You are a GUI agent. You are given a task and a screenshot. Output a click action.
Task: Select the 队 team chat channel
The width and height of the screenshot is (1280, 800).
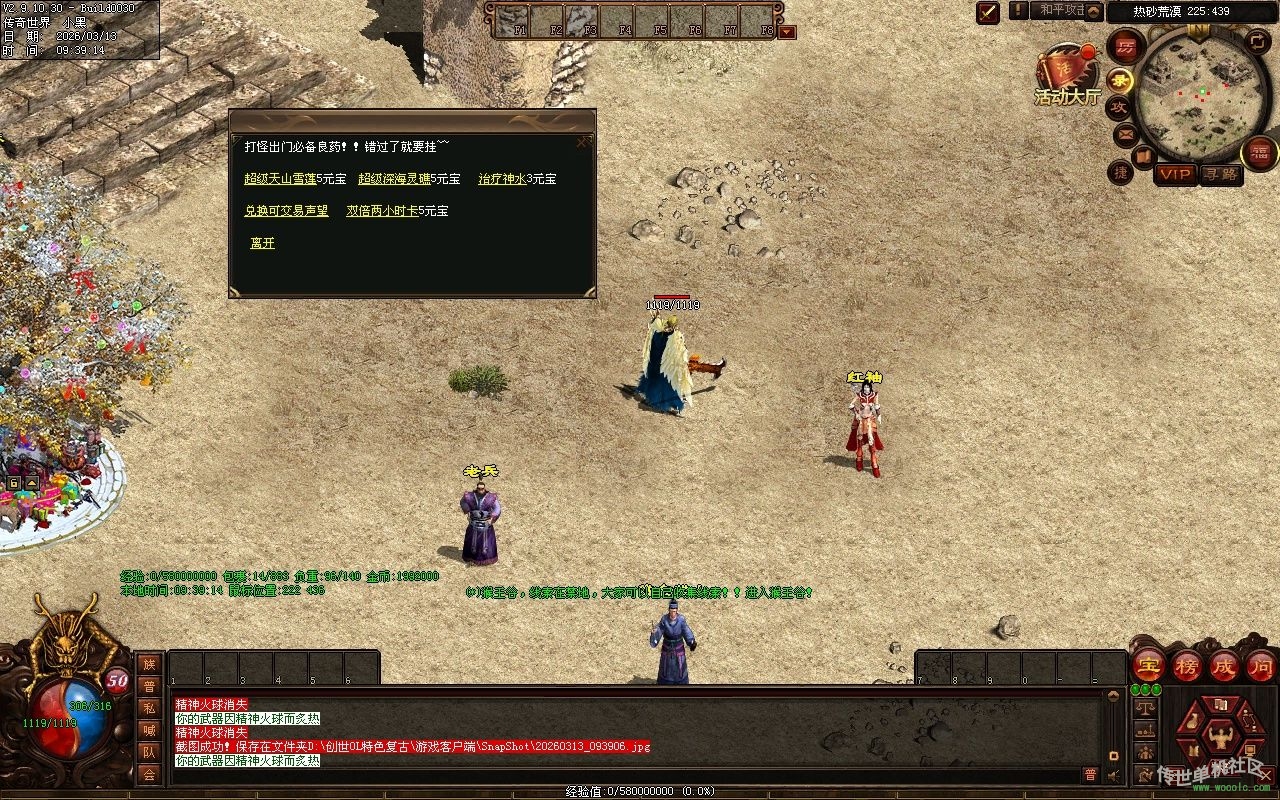[149, 752]
